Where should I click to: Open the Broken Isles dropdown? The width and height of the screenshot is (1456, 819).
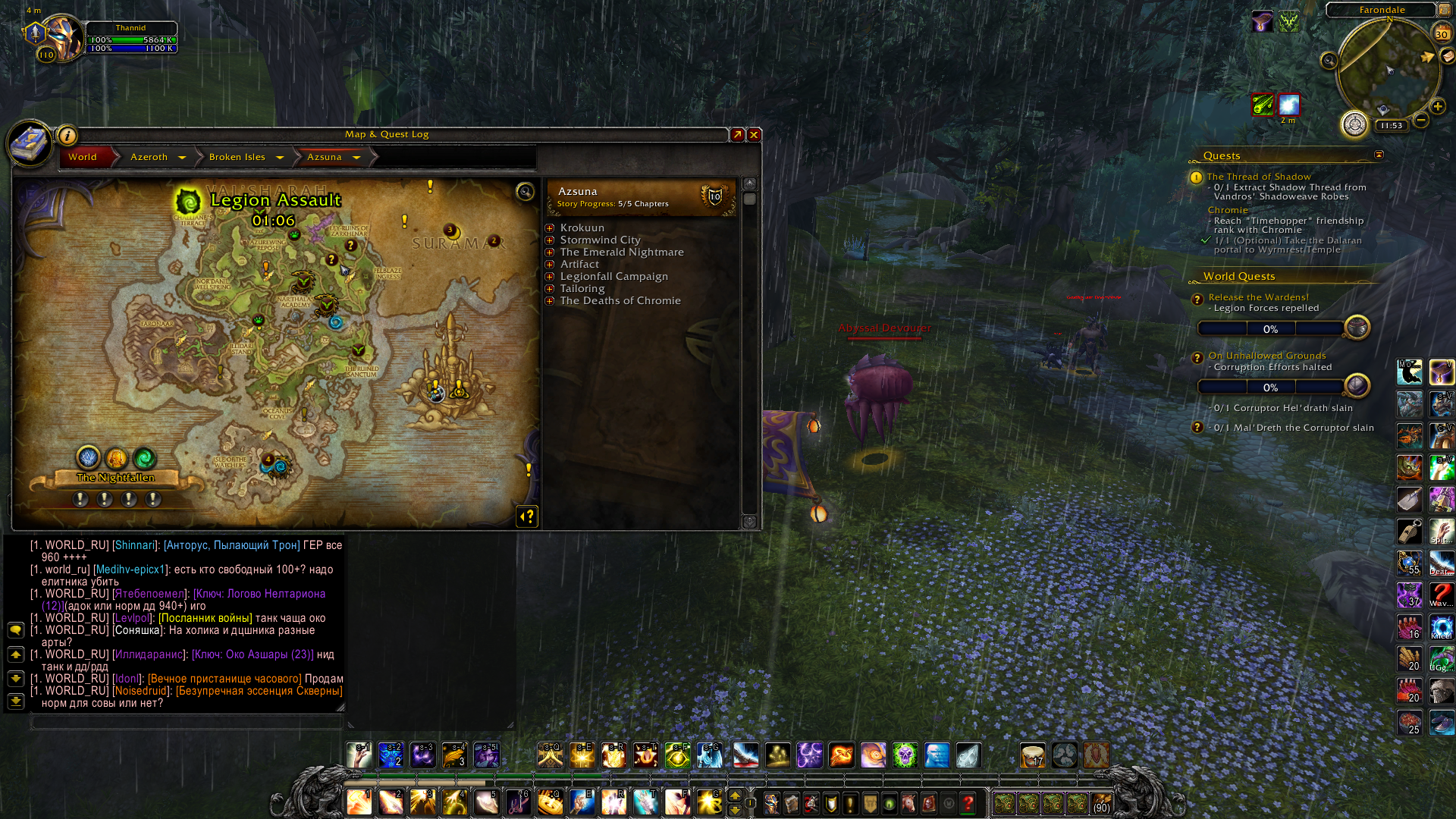[x=280, y=158]
